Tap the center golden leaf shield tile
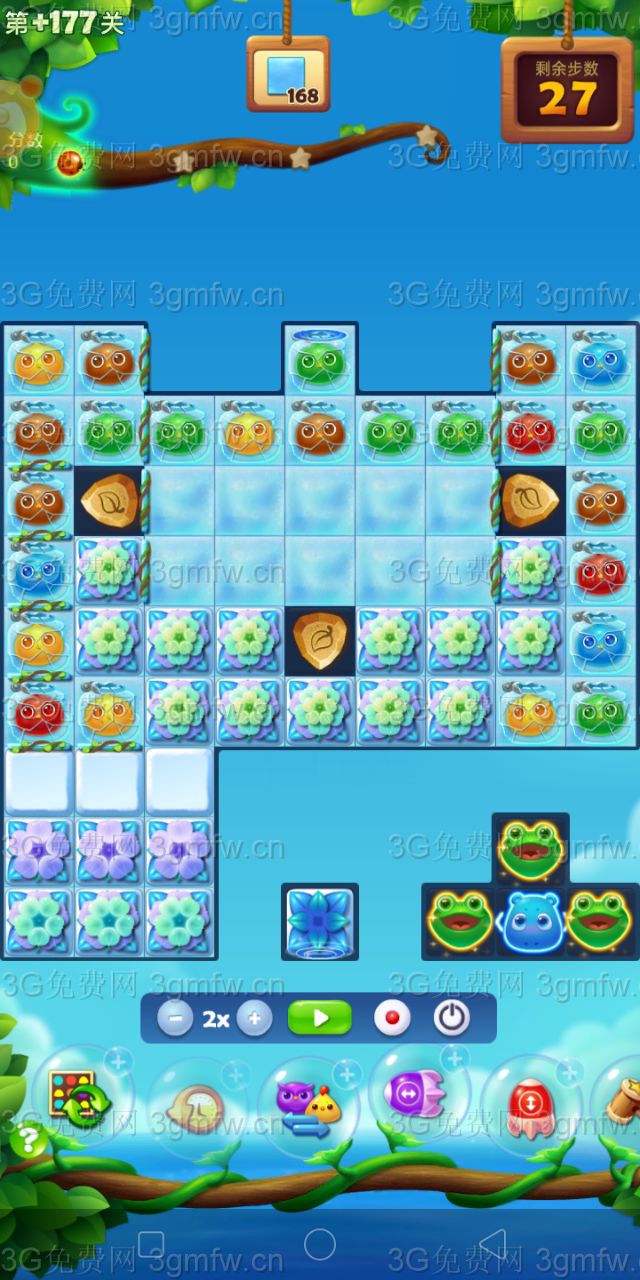Image resolution: width=640 pixels, height=1280 pixels. (x=320, y=640)
